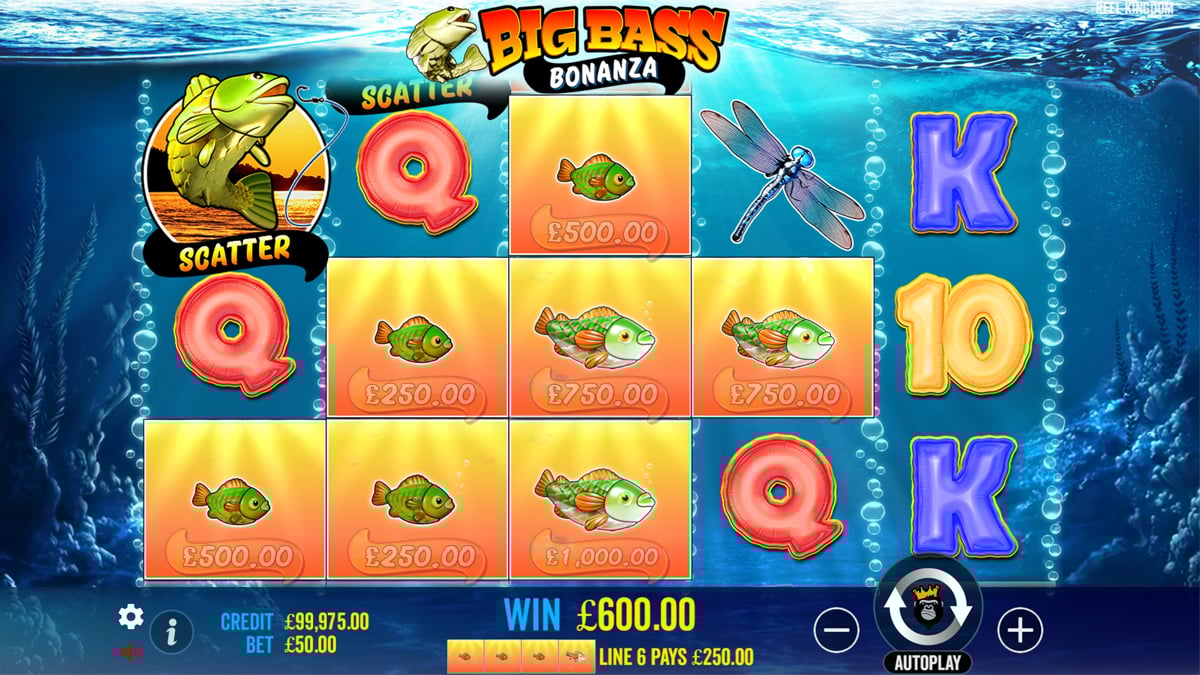This screenshot has height=675, width=1200.
Task: Open the settings gear menu
Action: click(x=131, y=617)
